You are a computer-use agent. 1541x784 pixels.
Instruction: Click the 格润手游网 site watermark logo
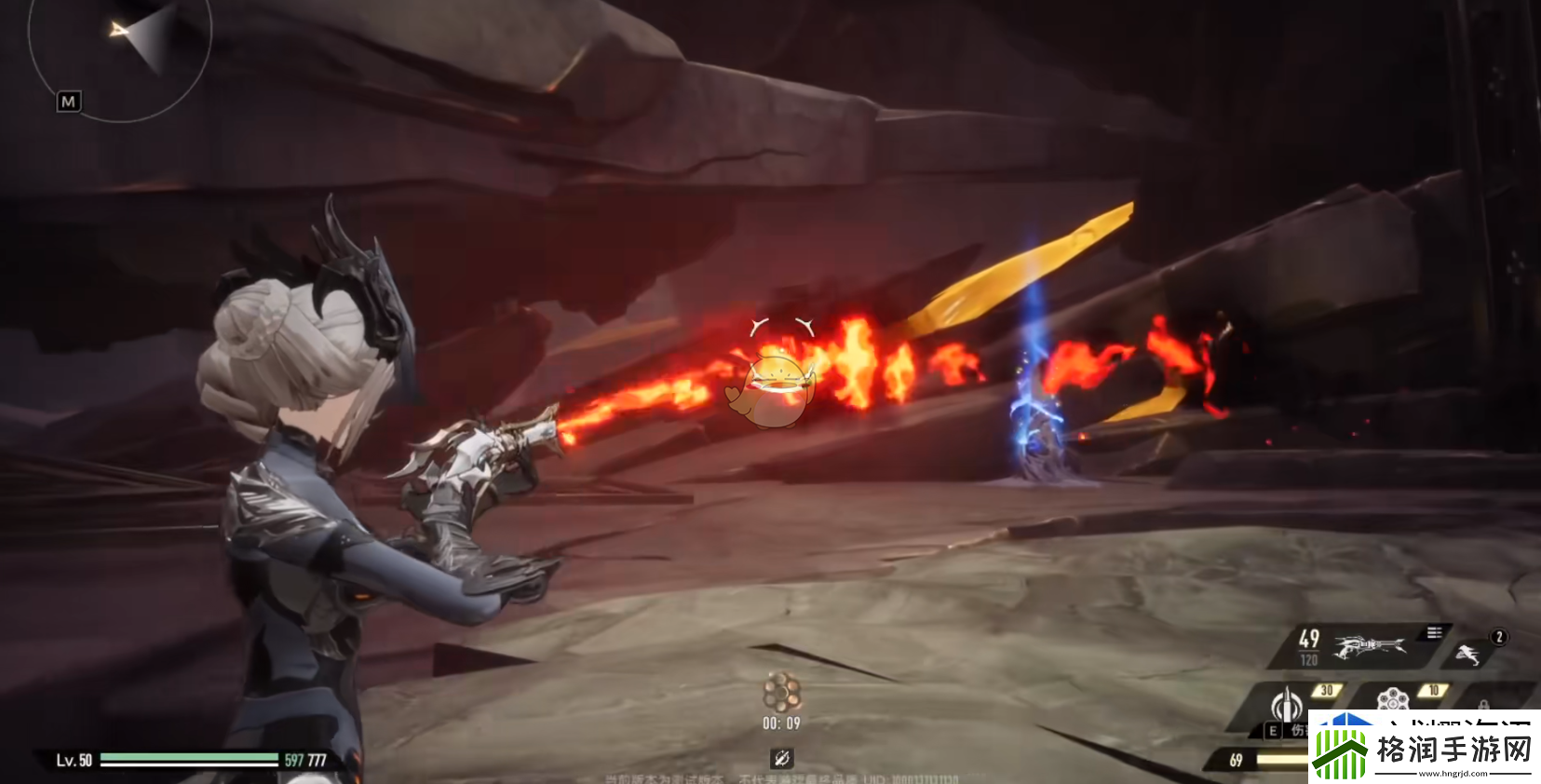click(1425, 749)
